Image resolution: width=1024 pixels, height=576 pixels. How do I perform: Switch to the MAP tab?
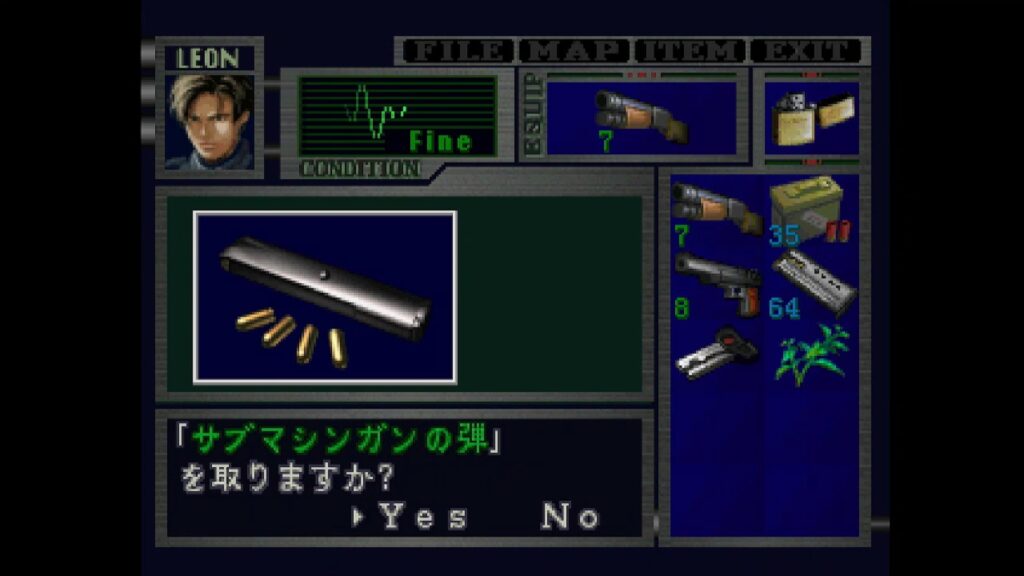tap(575, 51)
